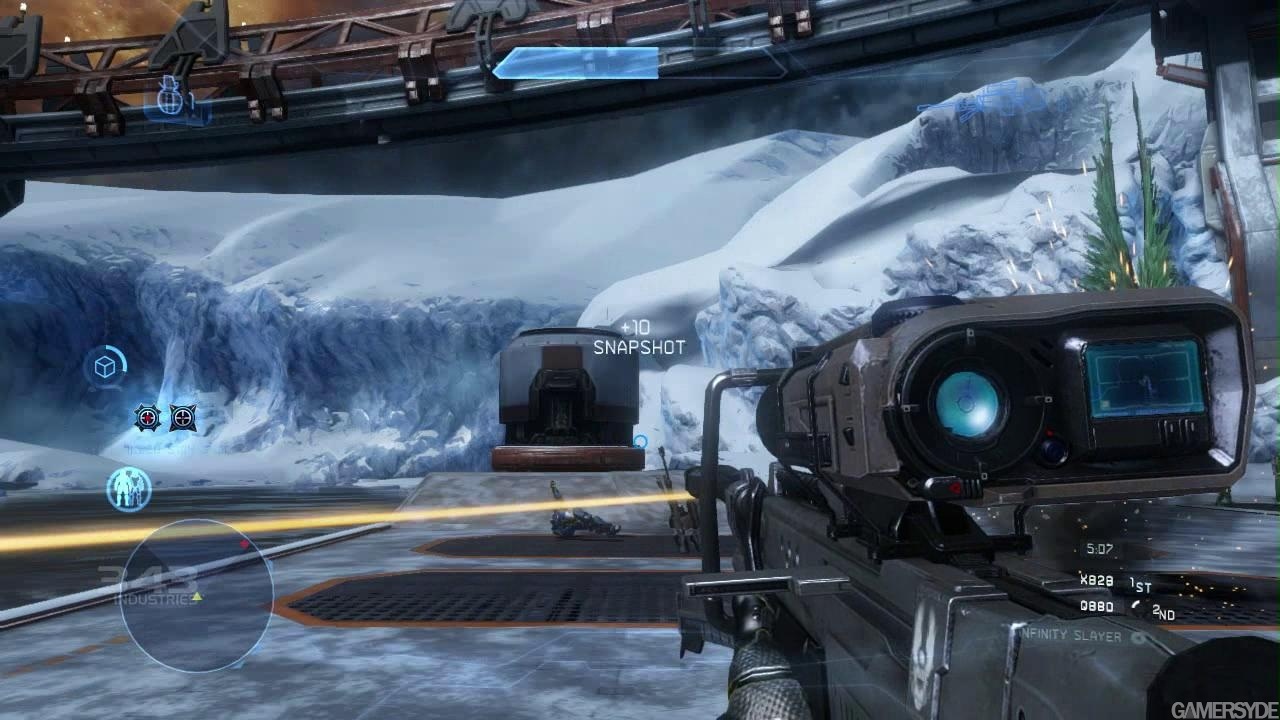The width and height of the screenshot is (1280, 720).
Task: Click the Infinity Slayer game mode label
Action: [x=1070, y=634]
